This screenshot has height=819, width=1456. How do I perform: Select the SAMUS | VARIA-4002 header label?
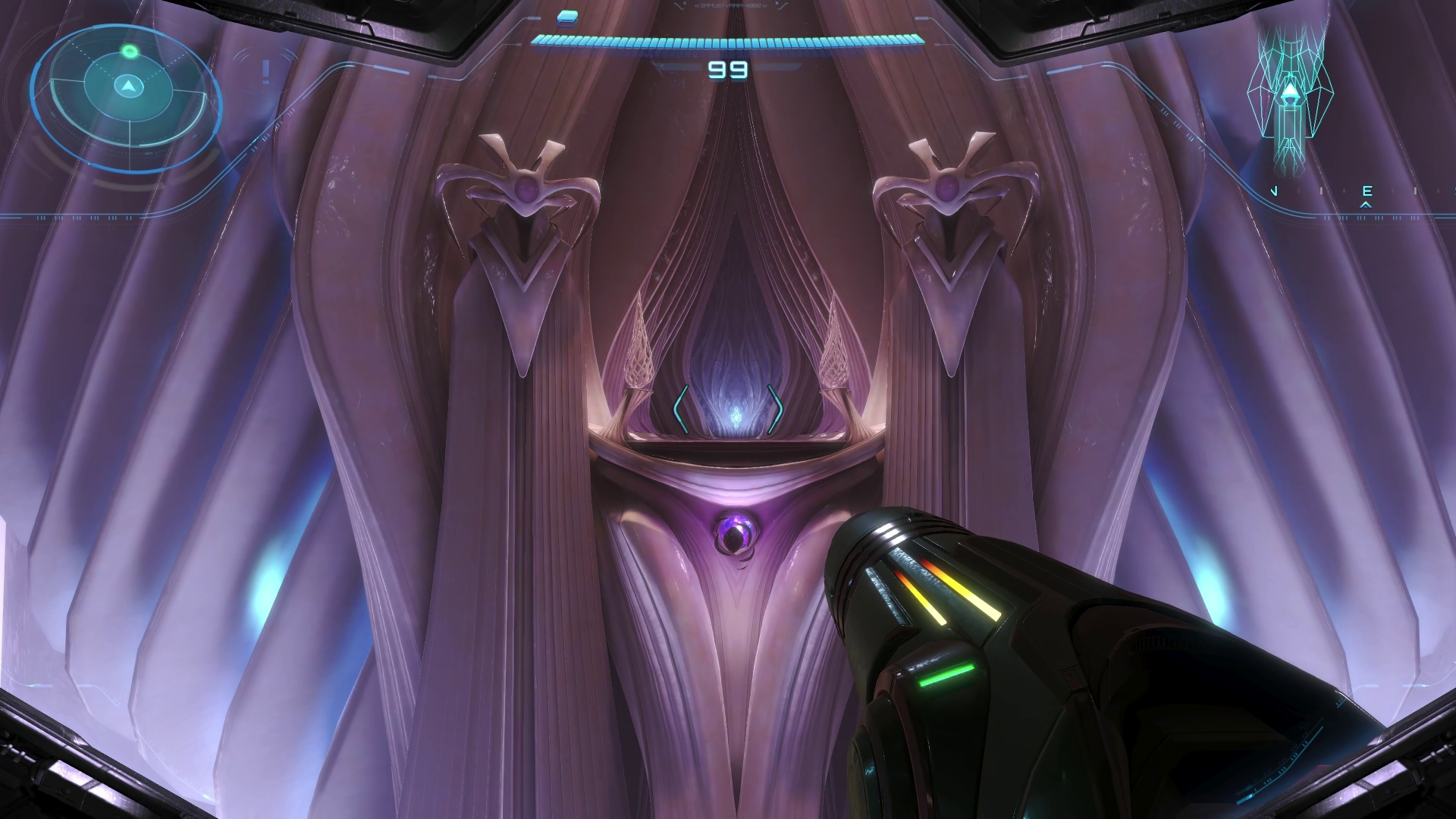pyautogui.click(x=730, y=8)
